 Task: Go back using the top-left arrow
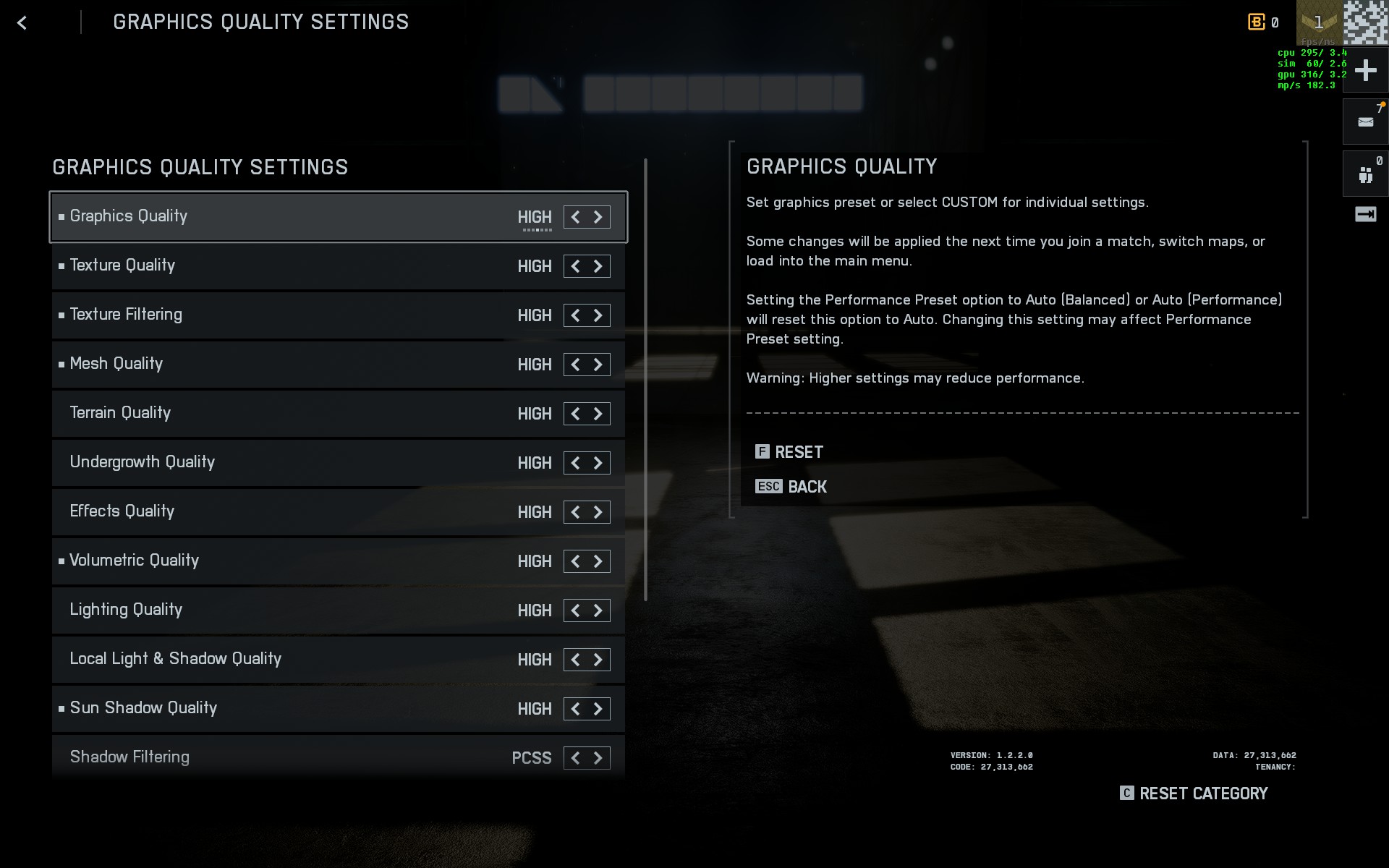(22, 23)
